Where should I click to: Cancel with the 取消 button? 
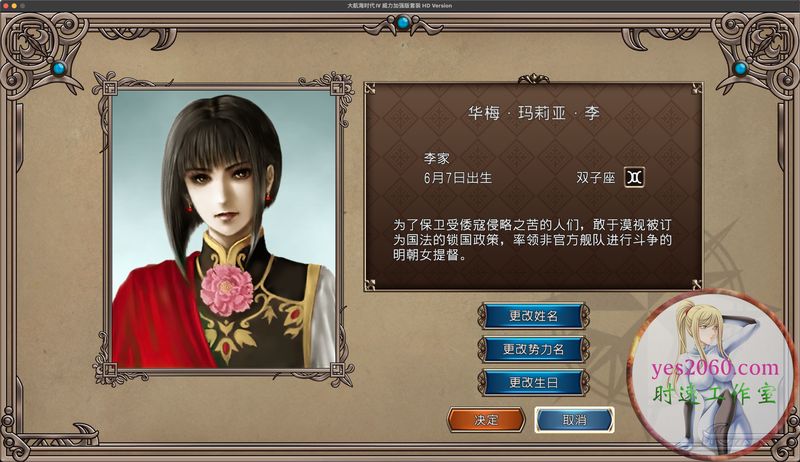pyautogui.click(x=574, y=419)
